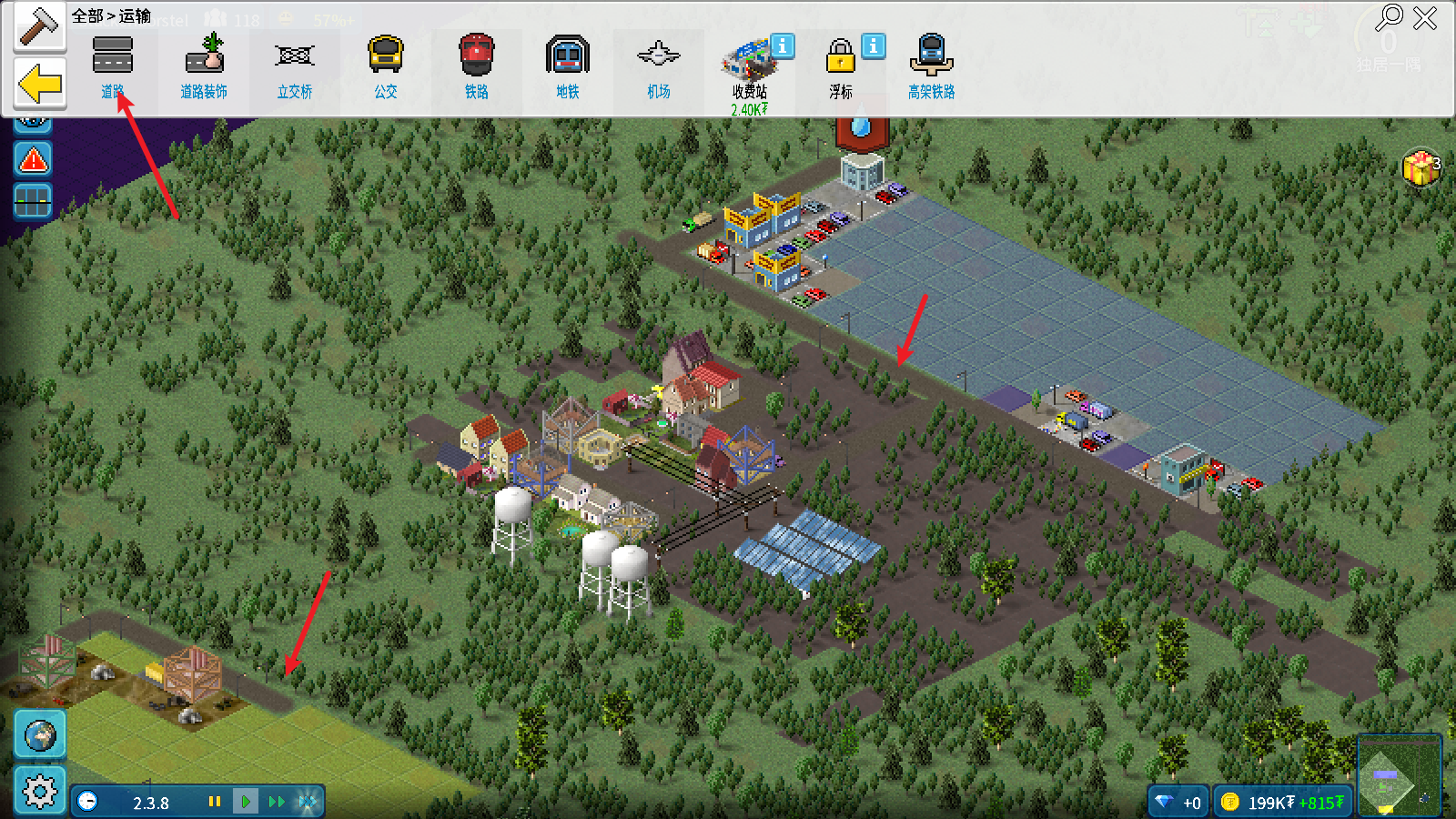Click the minimap in the corner

[x=1399, y=775]
